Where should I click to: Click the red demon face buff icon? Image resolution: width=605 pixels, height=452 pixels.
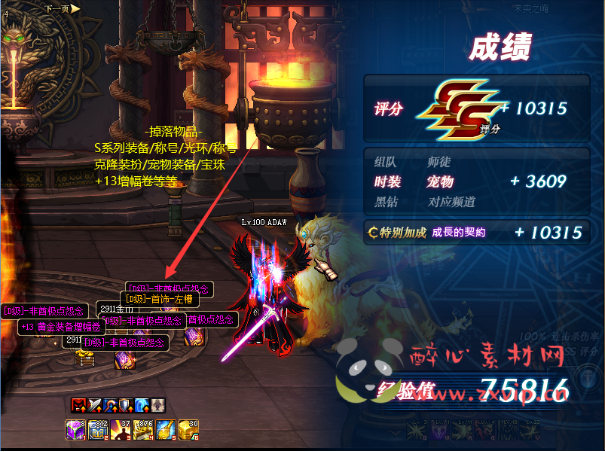coord(79,405)
